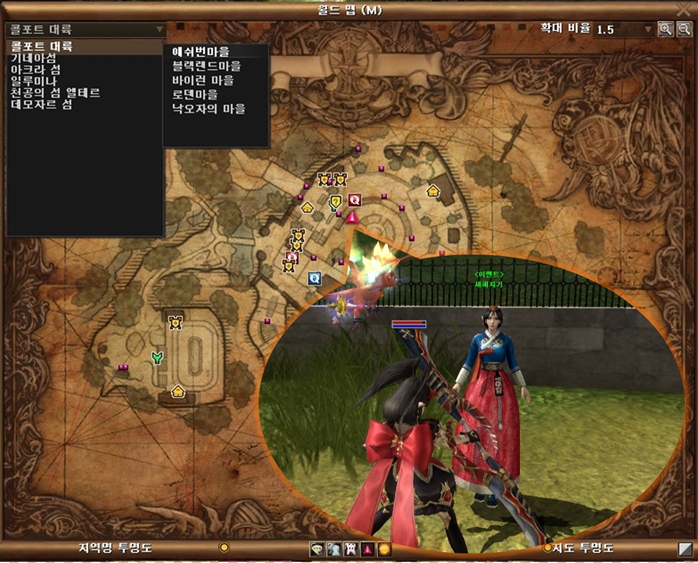Screen dimensions: 698x563
Task: Select 데모자르 섬 from the list
Action: click(x=40, y=104)
